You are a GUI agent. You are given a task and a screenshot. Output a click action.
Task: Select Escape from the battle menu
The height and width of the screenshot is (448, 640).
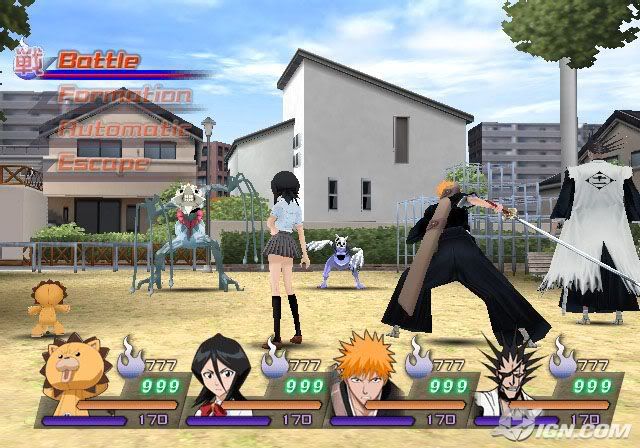tap(103, 163)
